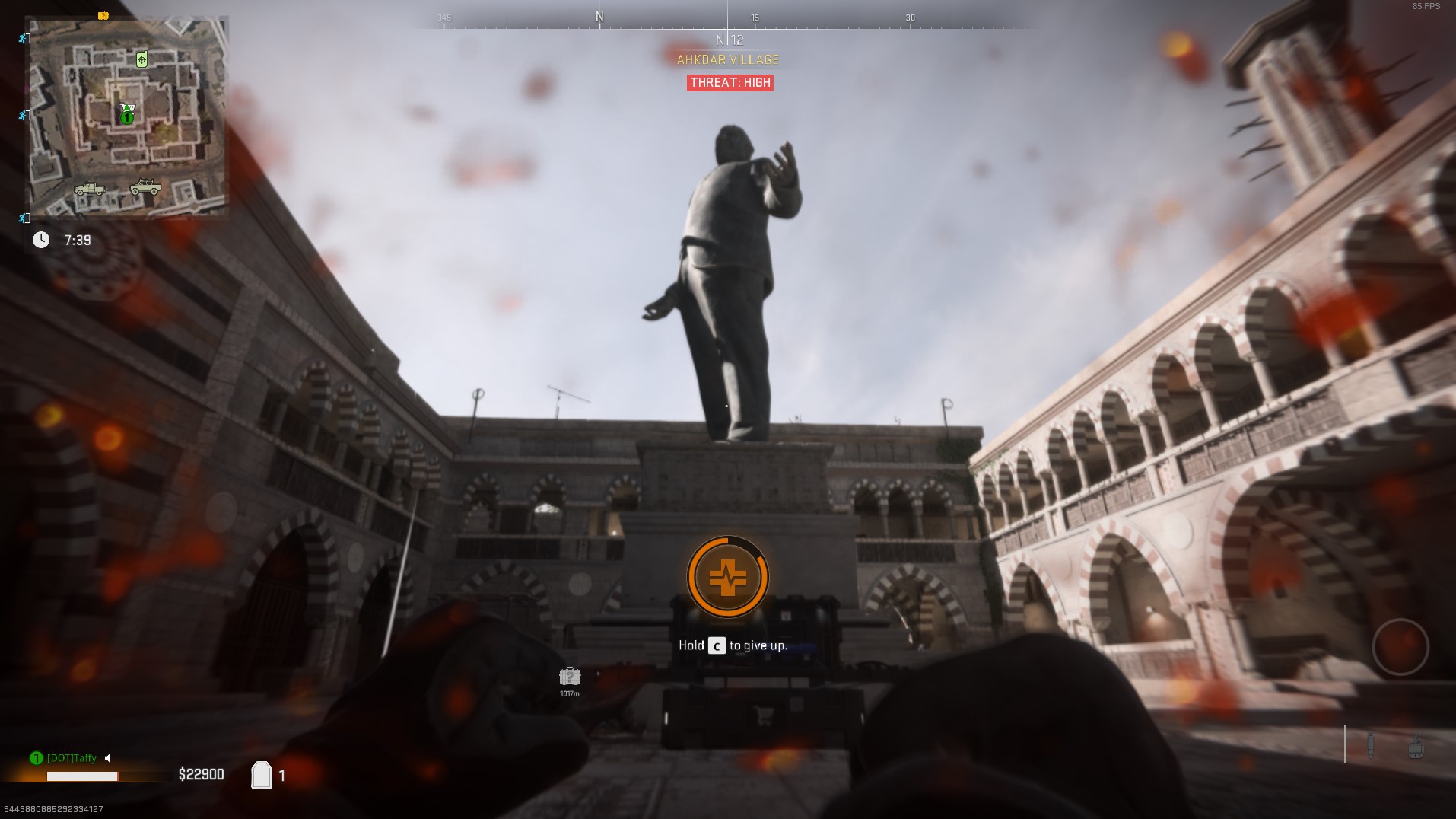
Task: Mute voice chat next to [DOT]Taffy
Action: coord(106,758)
